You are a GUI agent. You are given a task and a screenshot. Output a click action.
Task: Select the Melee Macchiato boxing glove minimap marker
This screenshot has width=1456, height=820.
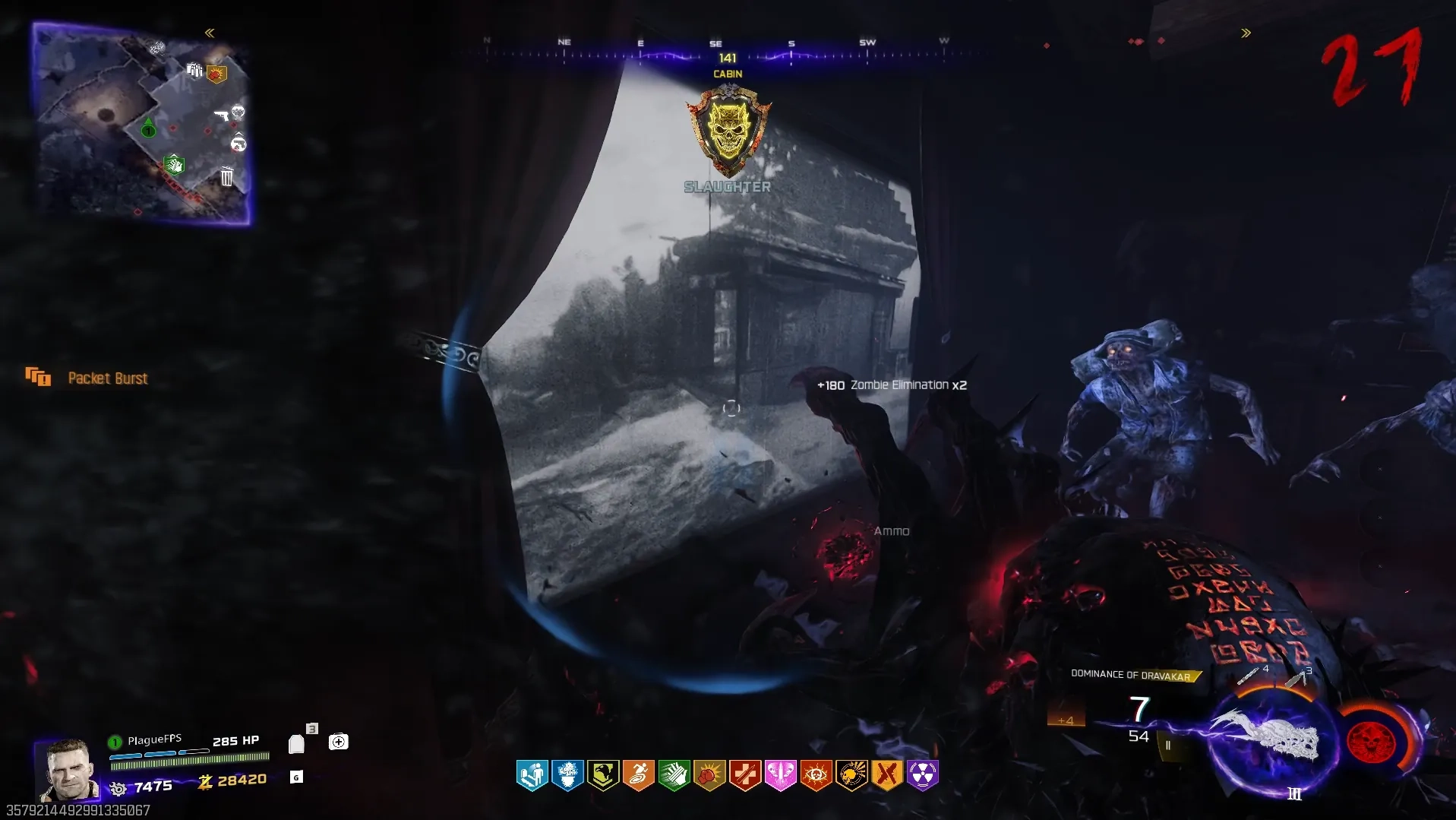(217, 74)
